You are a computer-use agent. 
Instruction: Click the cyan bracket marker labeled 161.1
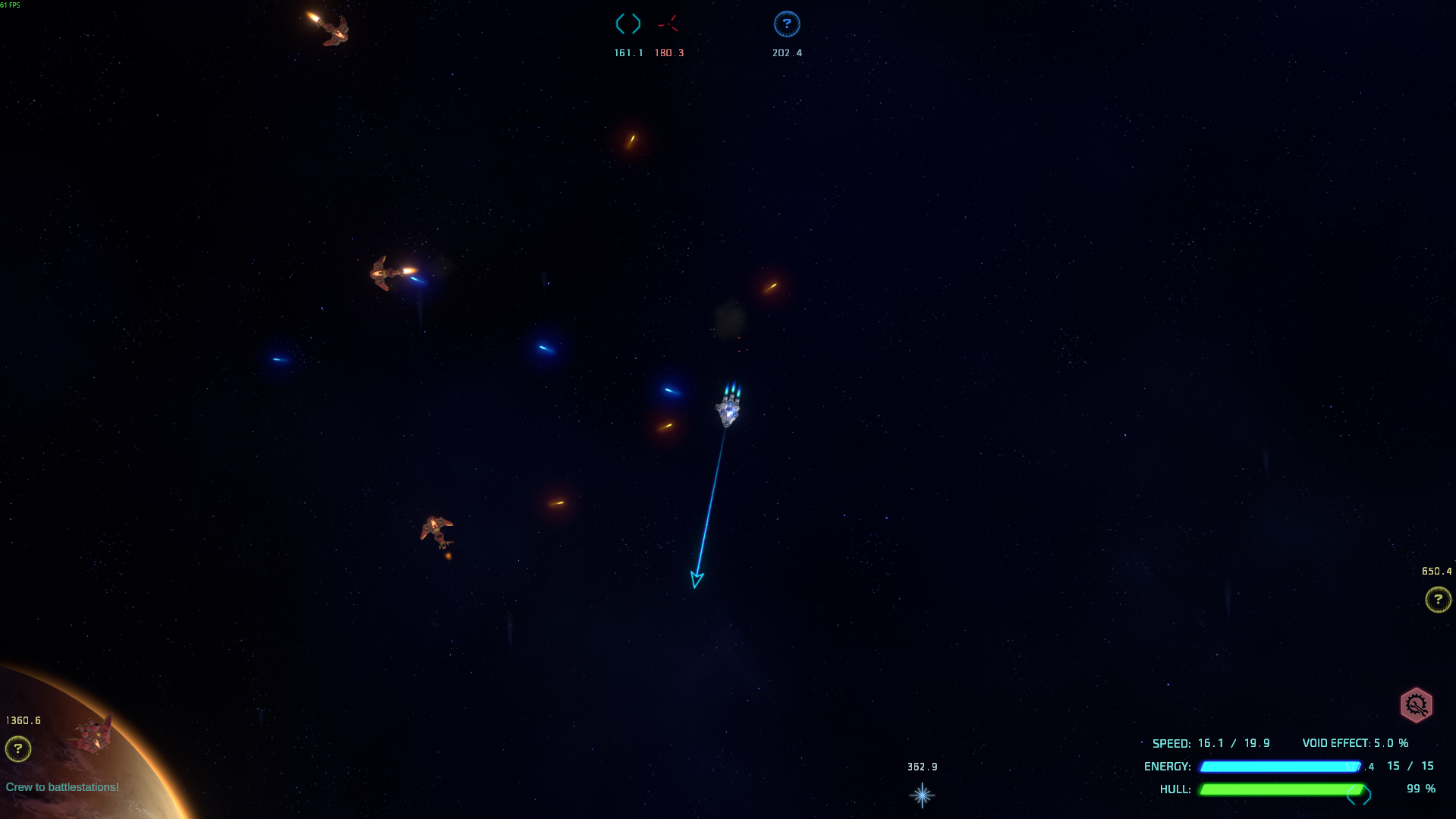[x=628, y=24]
